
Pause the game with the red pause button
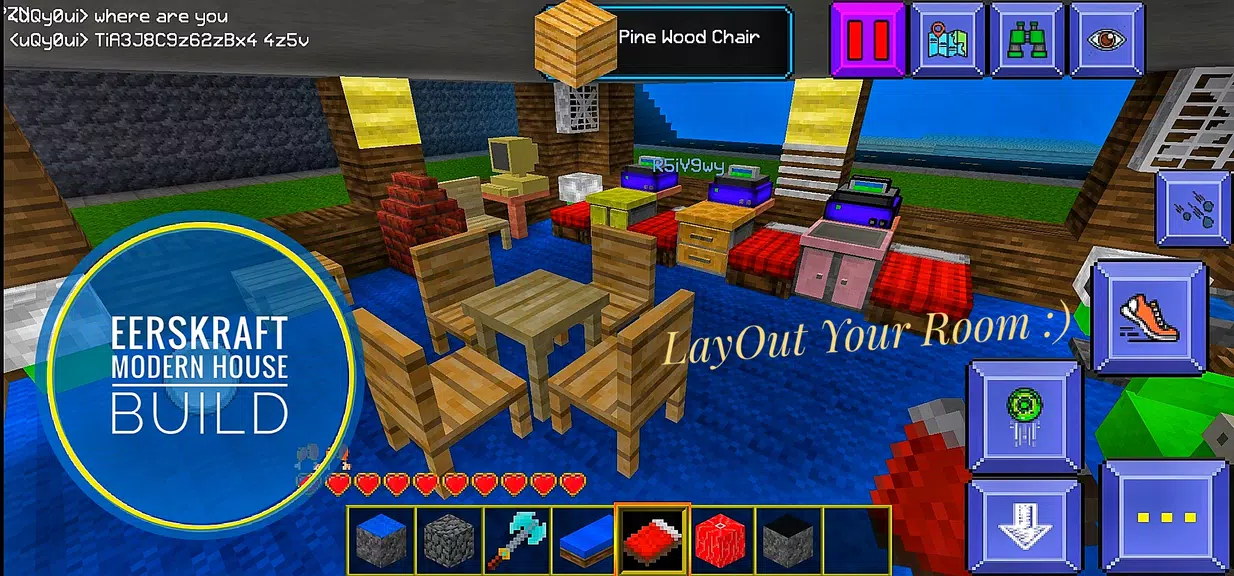click(867, 39)
